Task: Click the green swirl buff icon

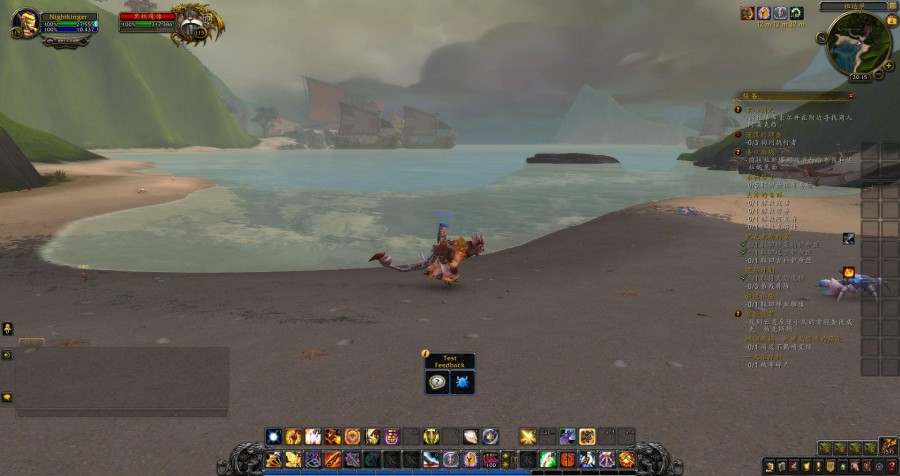Action: pyautogui.click(x=796, y=13)
